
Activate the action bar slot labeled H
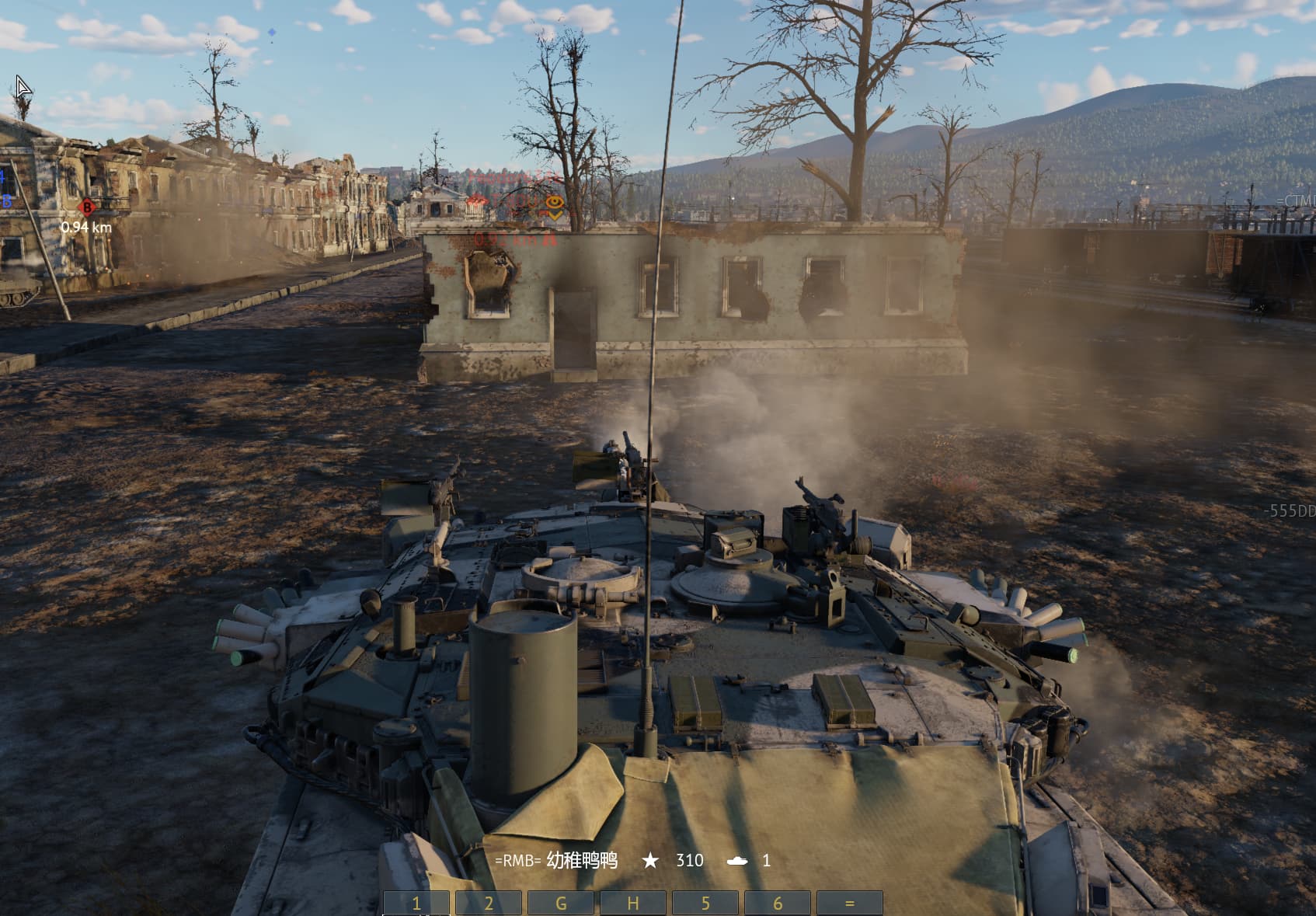[x=633, y=904]
